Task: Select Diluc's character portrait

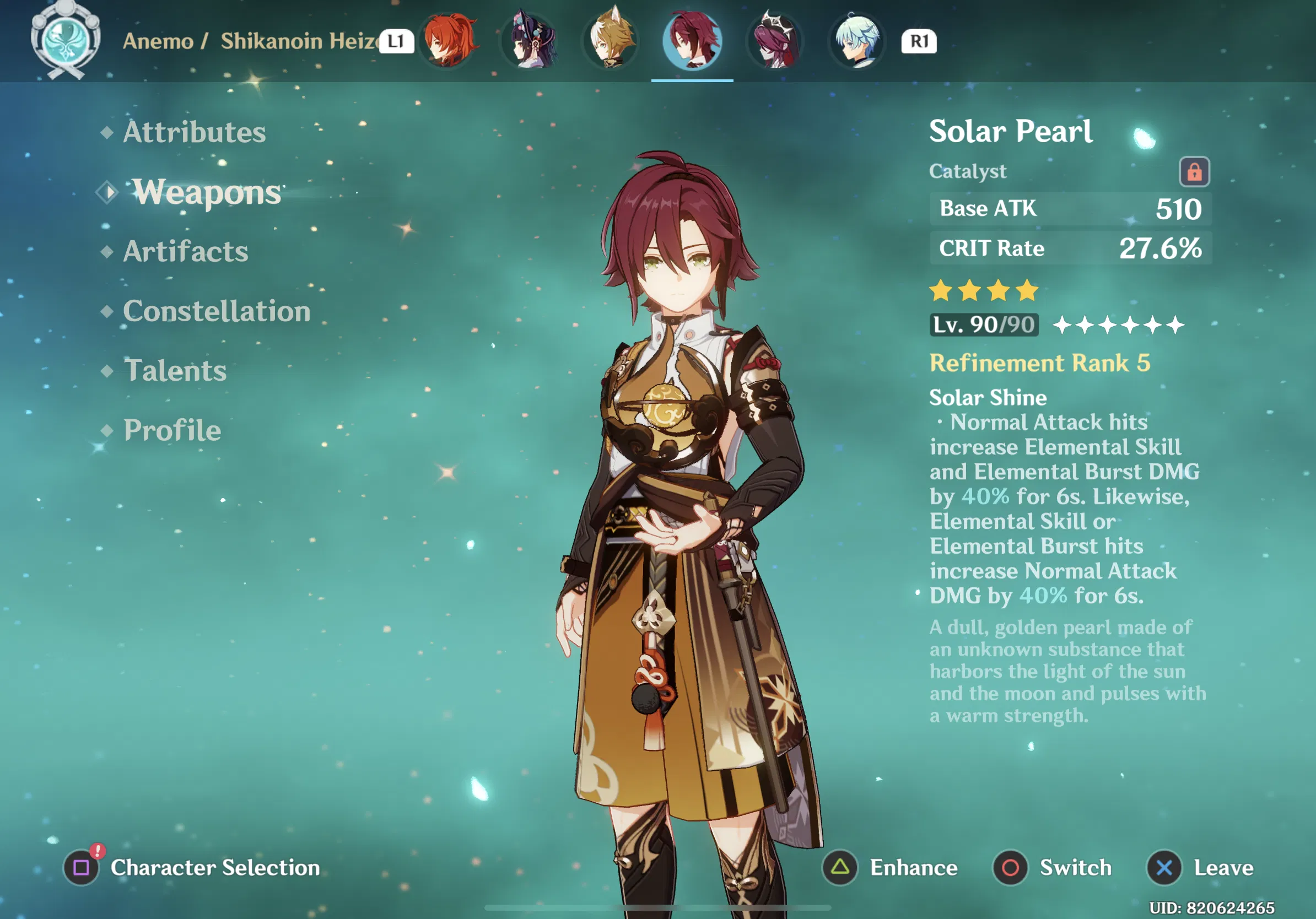Action: point(449,42)
